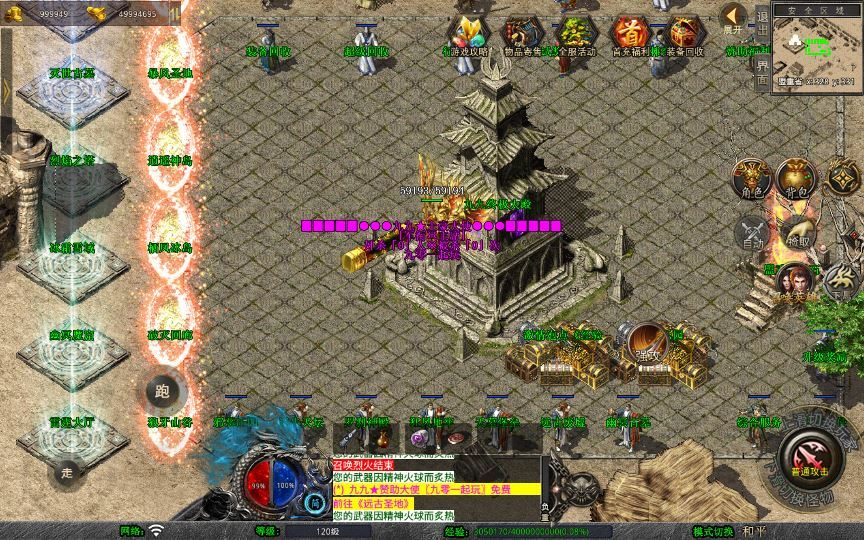Switch movement to 跑 run mode
Viewport: 864px width, 540px height.
pos(164,391)
